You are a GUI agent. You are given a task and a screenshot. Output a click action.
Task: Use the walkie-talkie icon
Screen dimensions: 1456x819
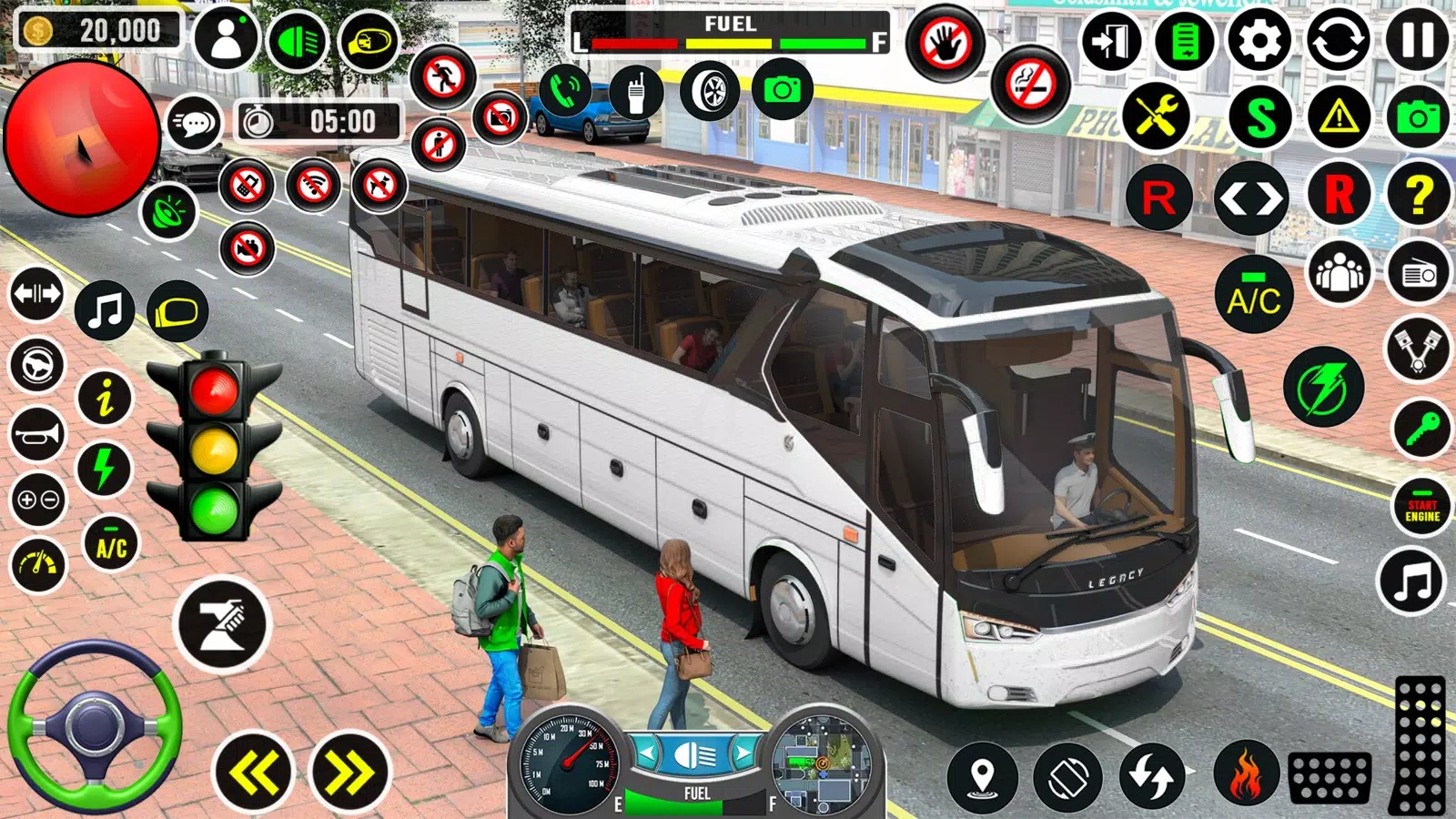click(x=636, y=92)
